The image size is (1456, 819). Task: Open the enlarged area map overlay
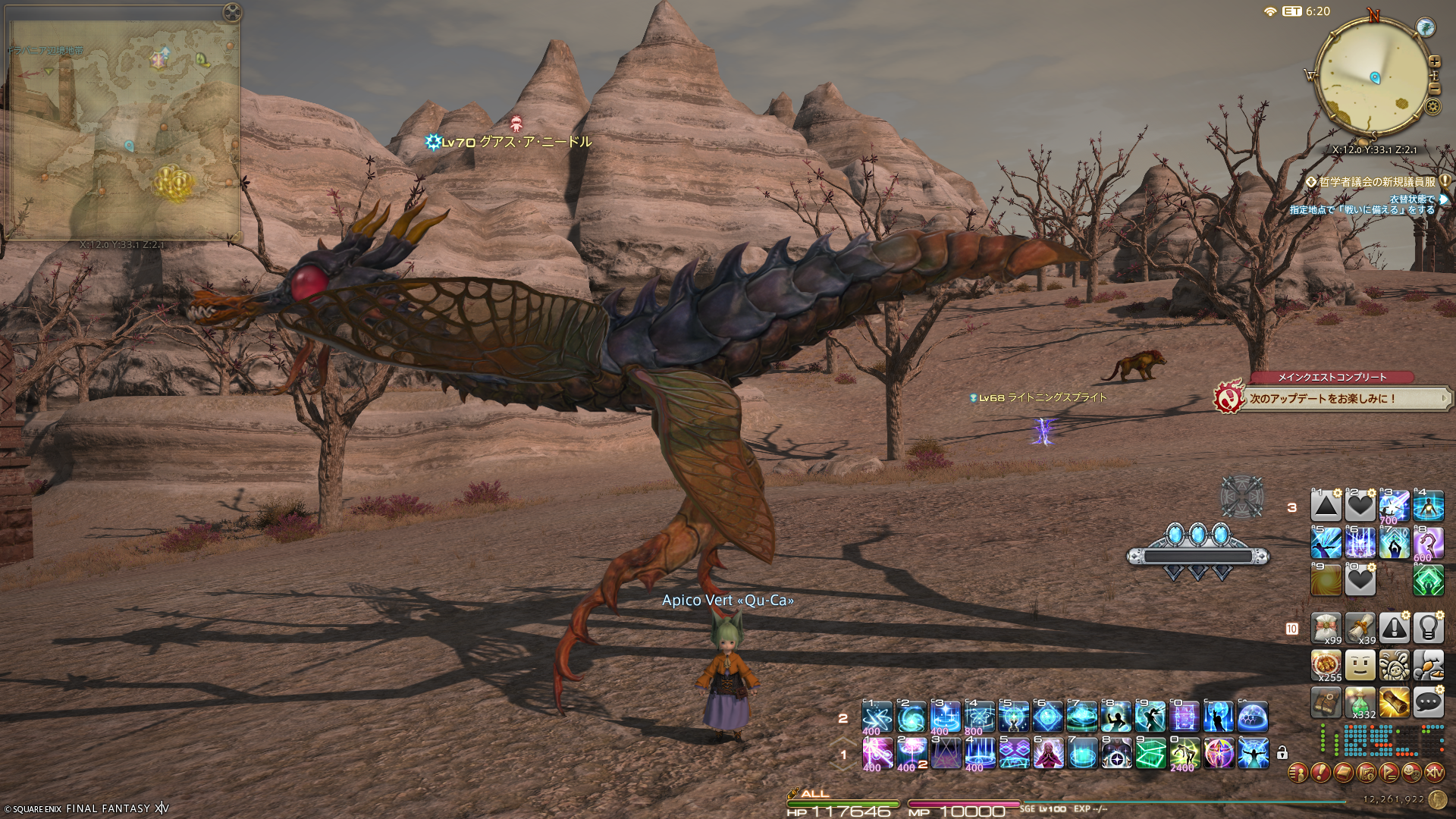tap(123, 130)
